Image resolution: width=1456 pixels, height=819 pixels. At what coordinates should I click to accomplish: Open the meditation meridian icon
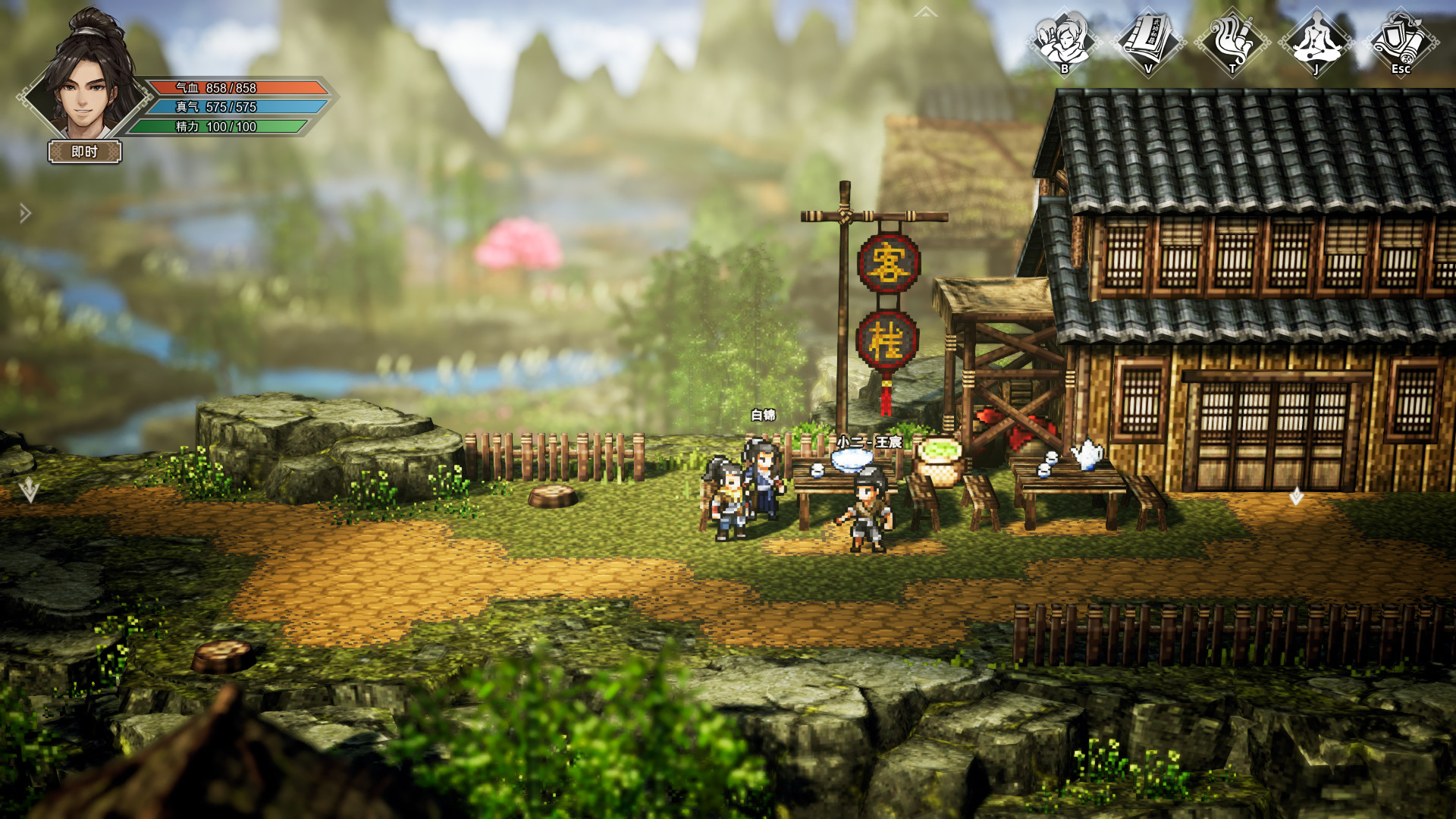coord(1316,42)
